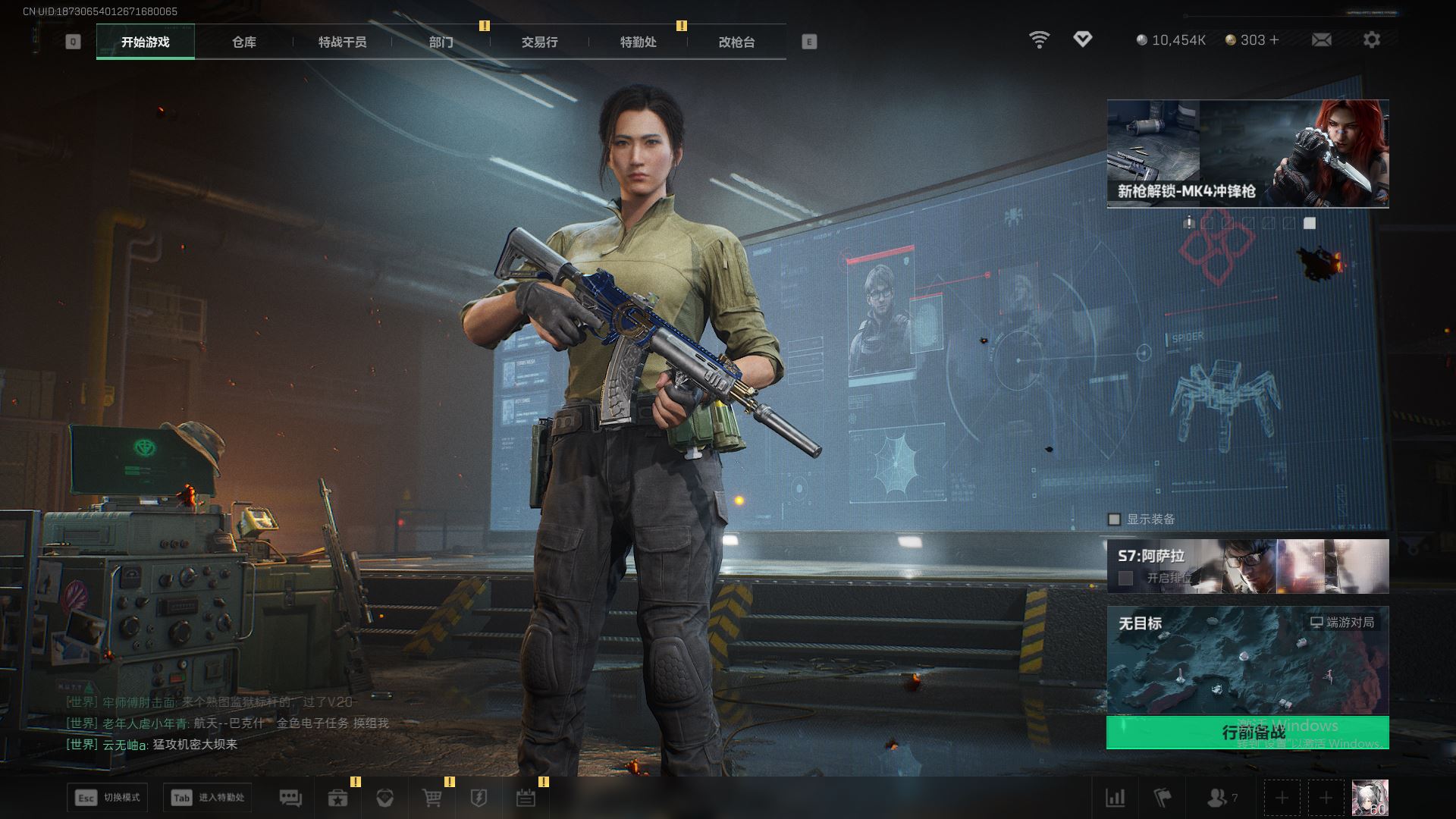Open the friends list icon
1456x819 pixels.
(x=1218, y=798)
